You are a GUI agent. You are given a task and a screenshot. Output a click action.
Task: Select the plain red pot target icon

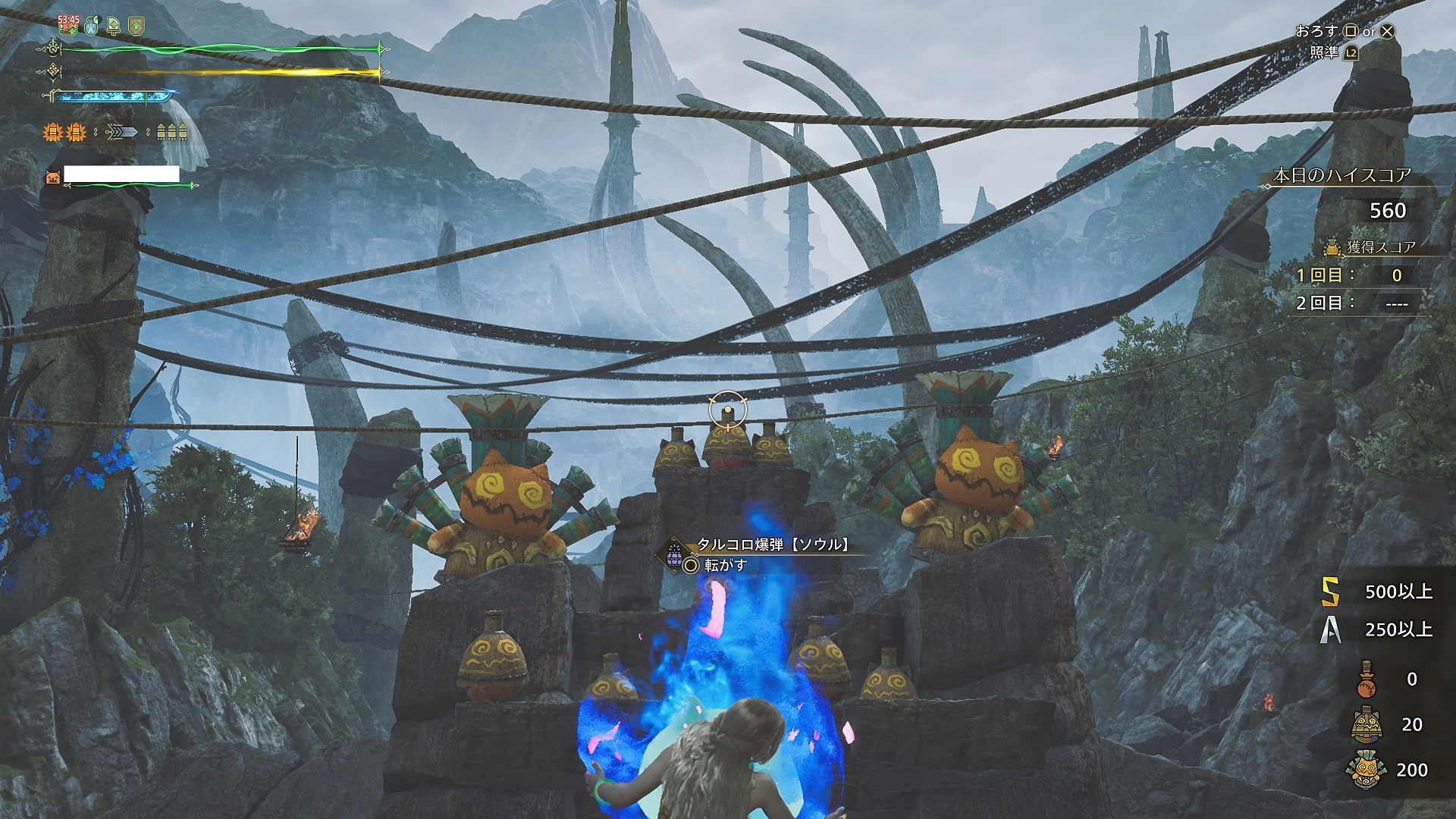click(x=1365, y=679)
